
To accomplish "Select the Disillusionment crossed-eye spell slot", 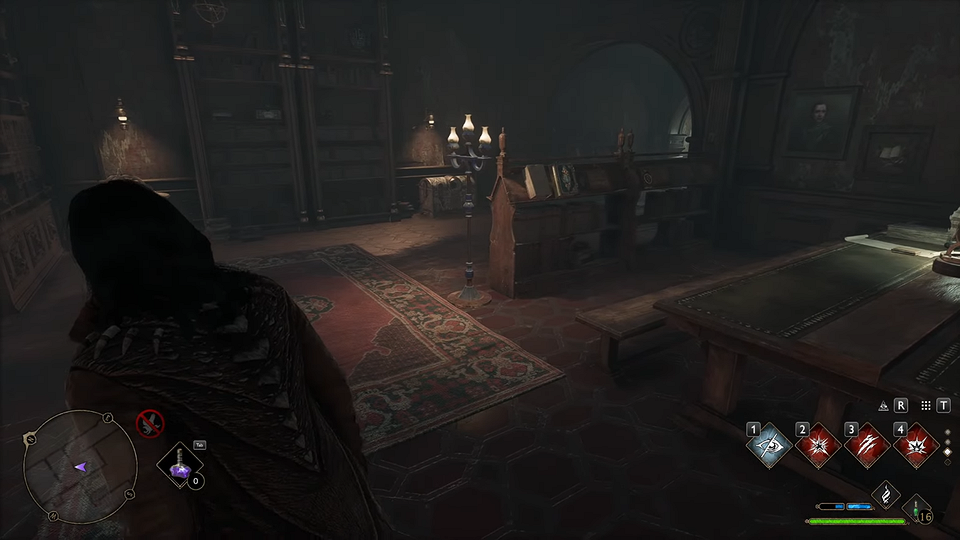I will coord(769,445).
